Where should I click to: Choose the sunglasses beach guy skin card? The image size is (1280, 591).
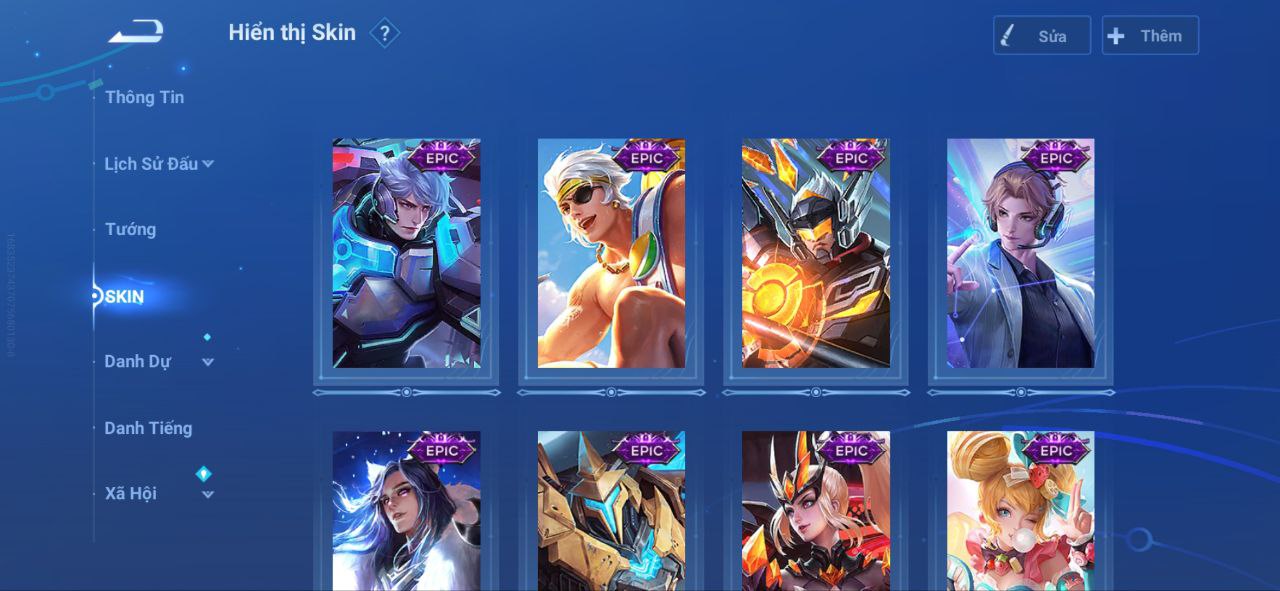coord(611,253)
